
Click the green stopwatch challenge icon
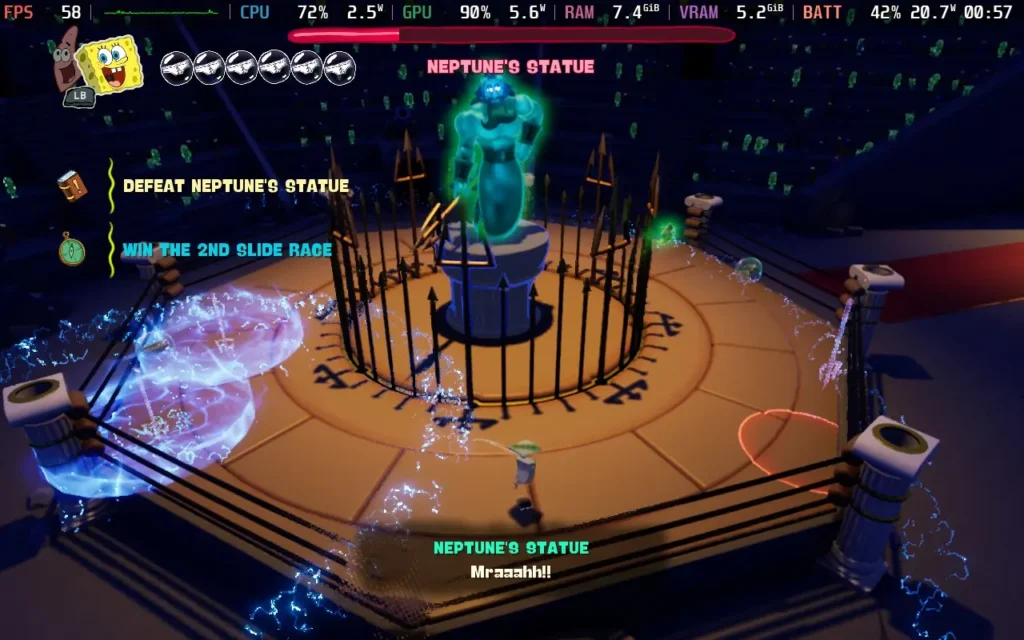(72, 249)
